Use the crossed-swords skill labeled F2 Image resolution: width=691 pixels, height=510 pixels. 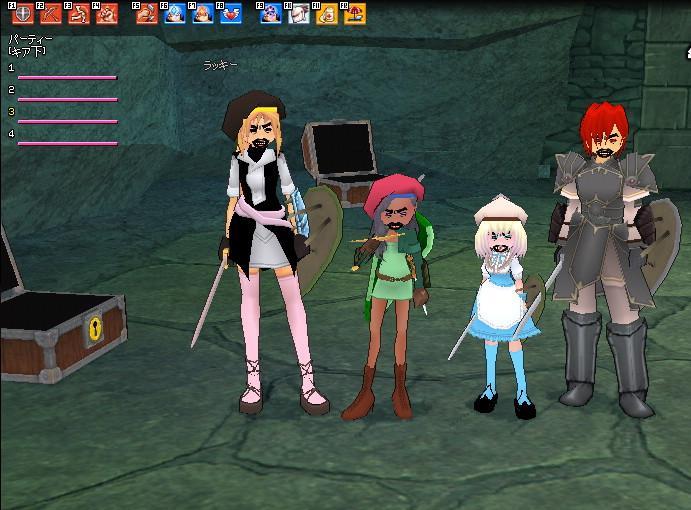50,14
